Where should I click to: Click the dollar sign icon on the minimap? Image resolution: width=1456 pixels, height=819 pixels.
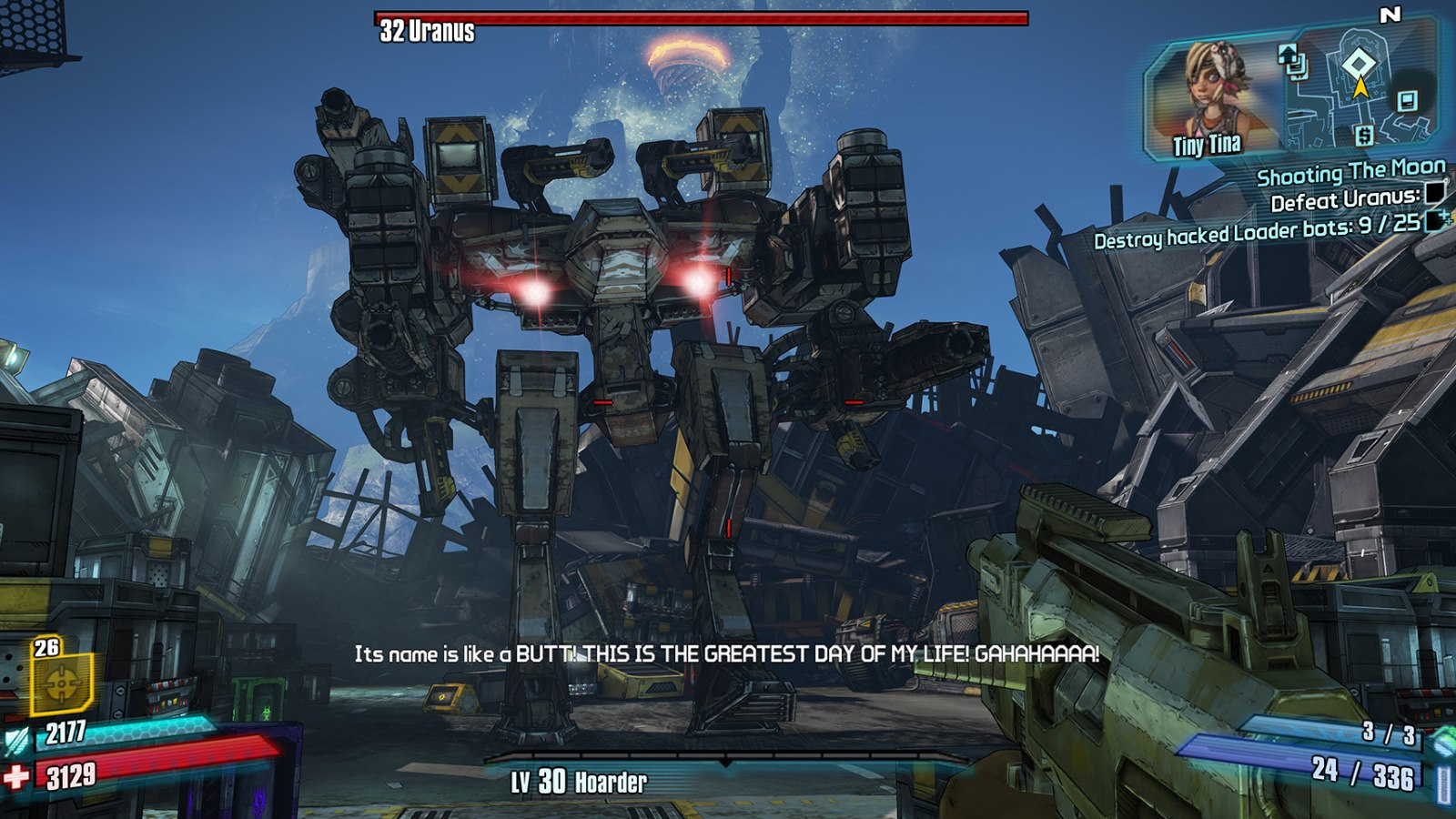tap(1363, 136)
